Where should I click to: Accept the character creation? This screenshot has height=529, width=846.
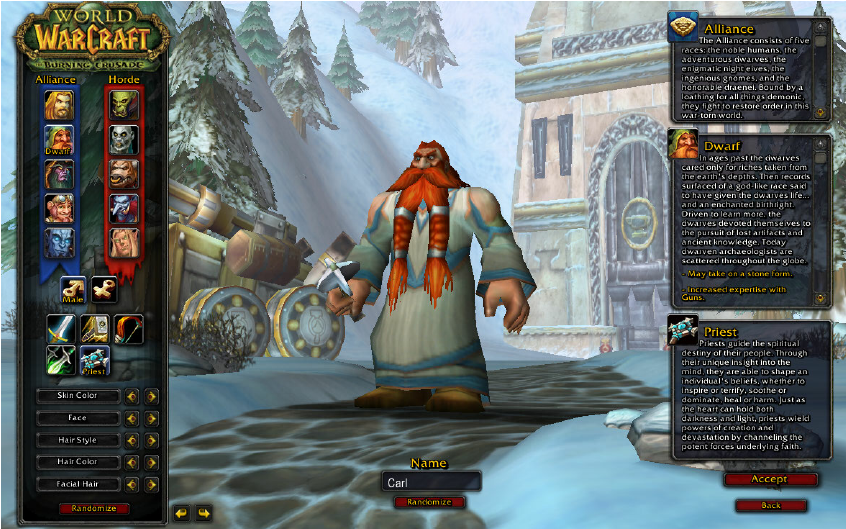click(x=770, y=480)
